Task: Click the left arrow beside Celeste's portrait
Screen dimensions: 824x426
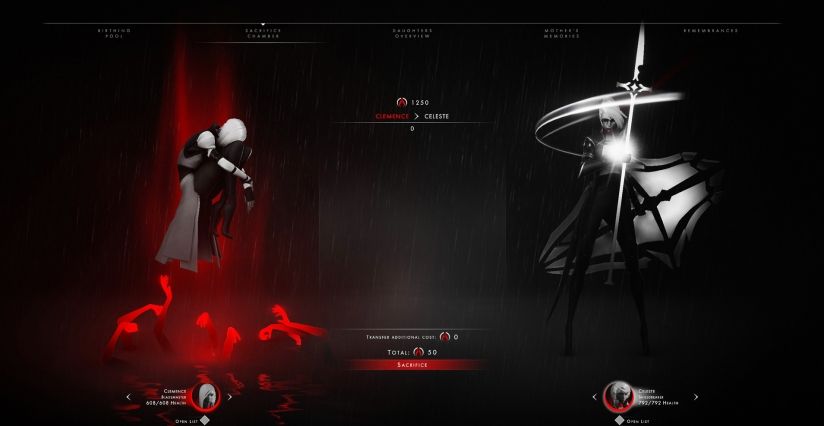Action: click(593, 396)
